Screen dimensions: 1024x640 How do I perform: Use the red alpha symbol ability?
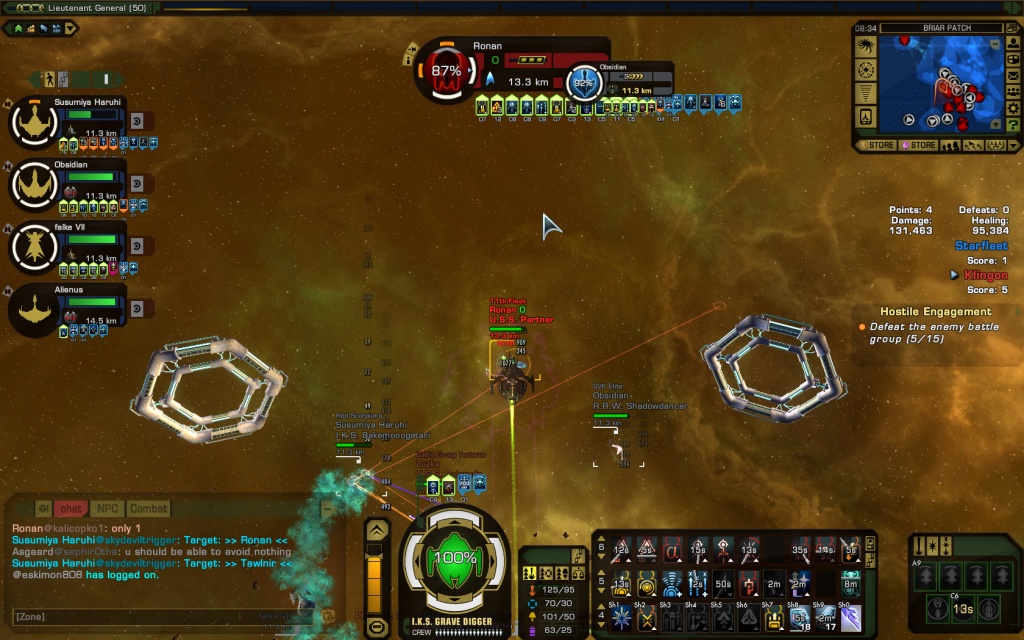[x=673, y=547]
